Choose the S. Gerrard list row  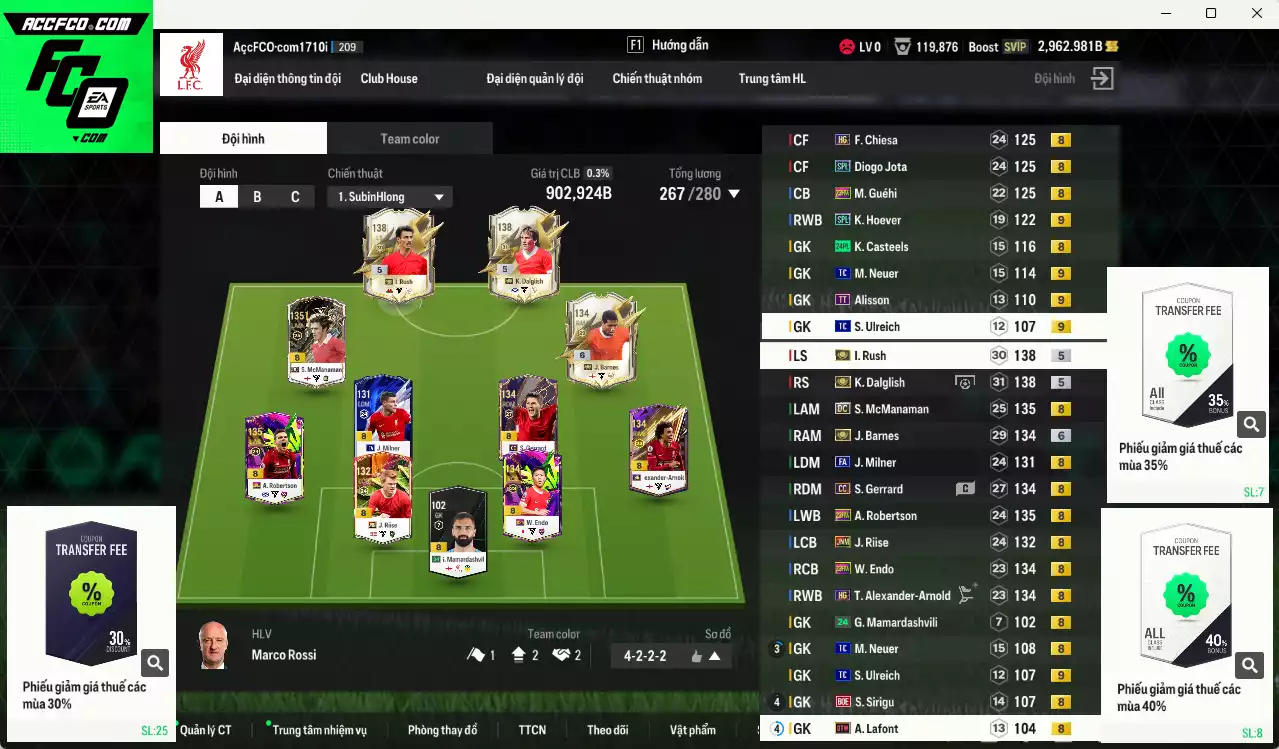pyautogui.click(x=878, y=489)
